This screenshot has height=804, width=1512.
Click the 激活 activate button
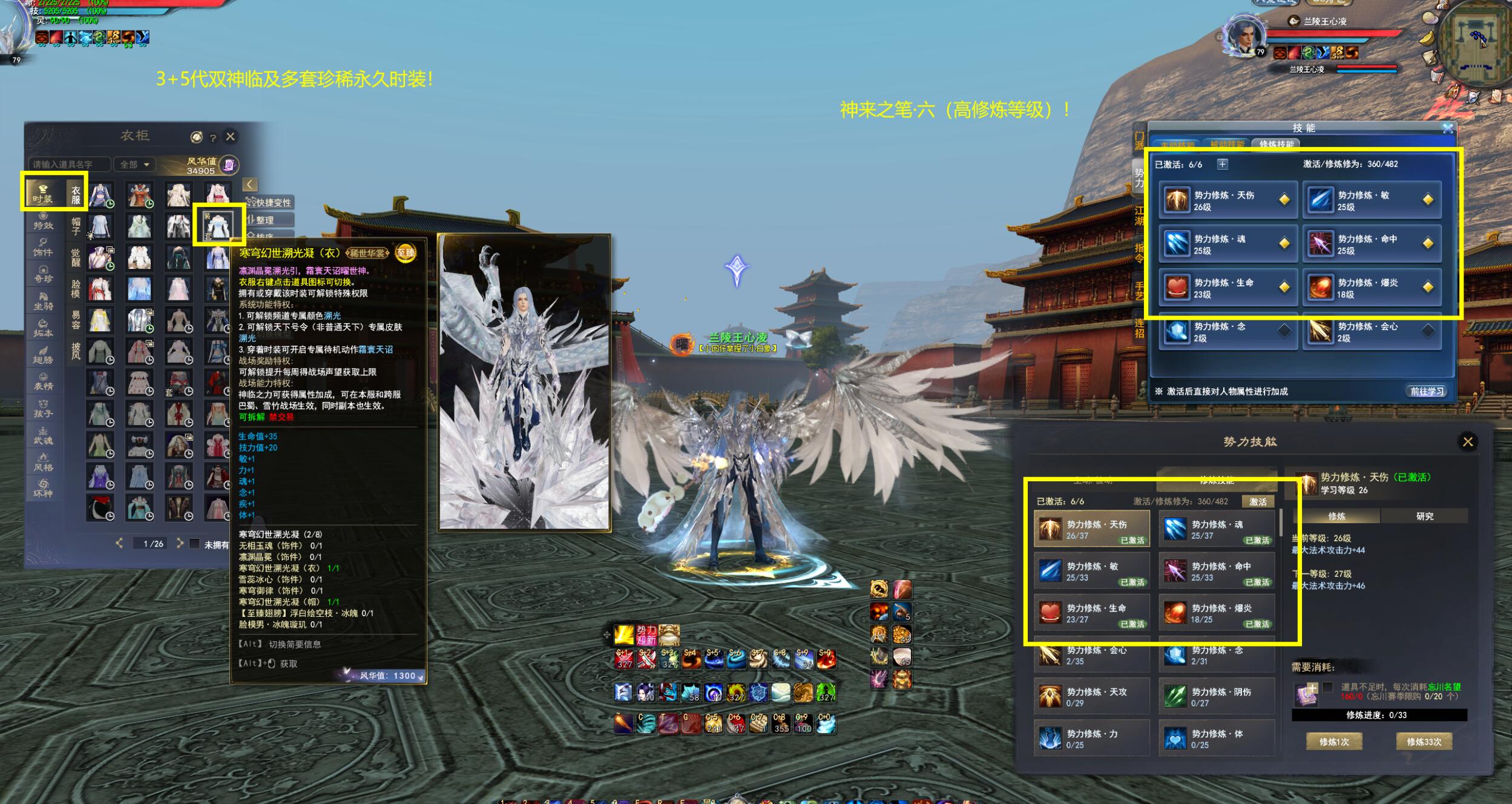(x=1257, y=501)
